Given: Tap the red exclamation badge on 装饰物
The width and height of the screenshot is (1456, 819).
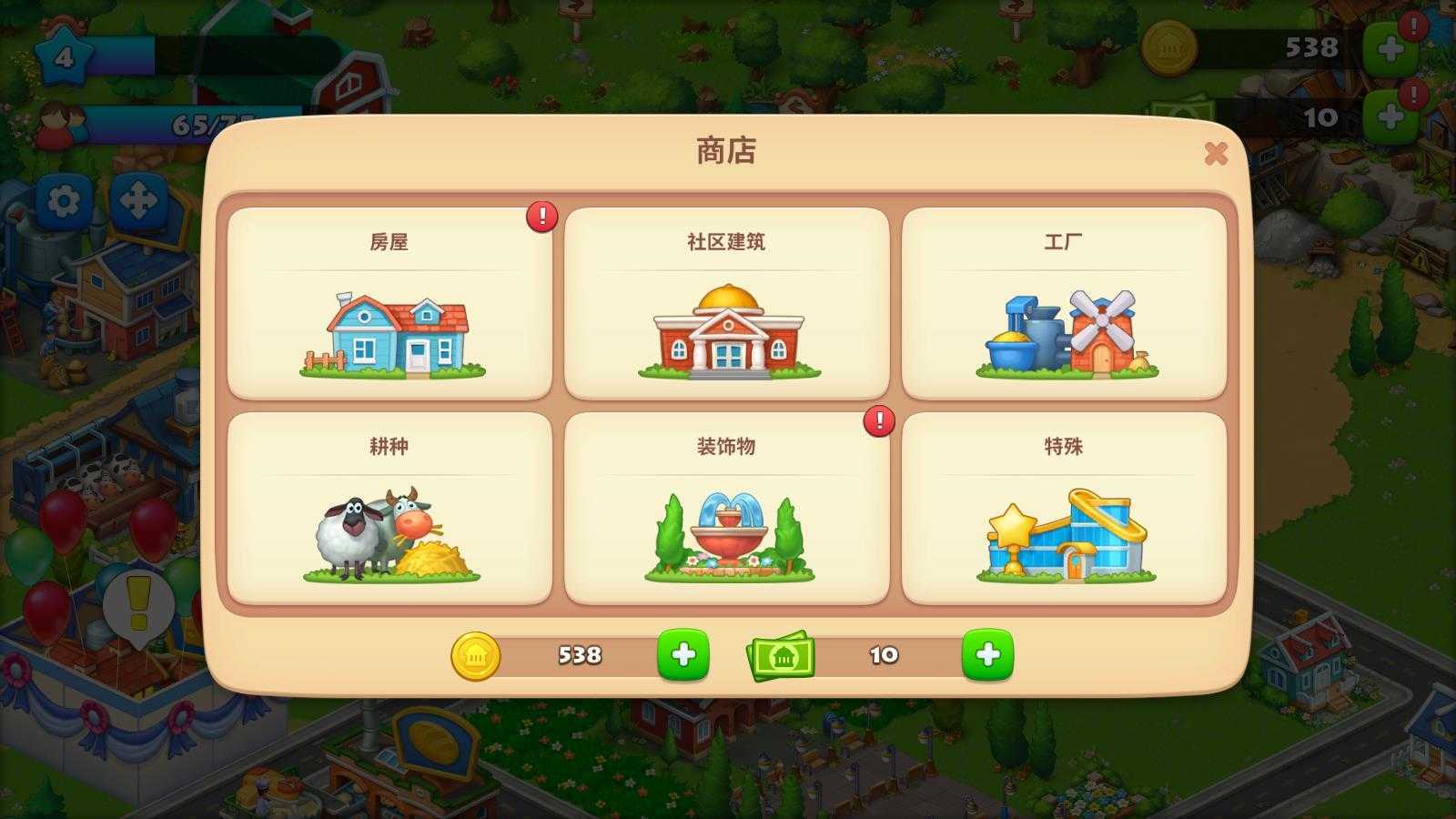Looking at the screenshot, I should click(x=877, y=420).
